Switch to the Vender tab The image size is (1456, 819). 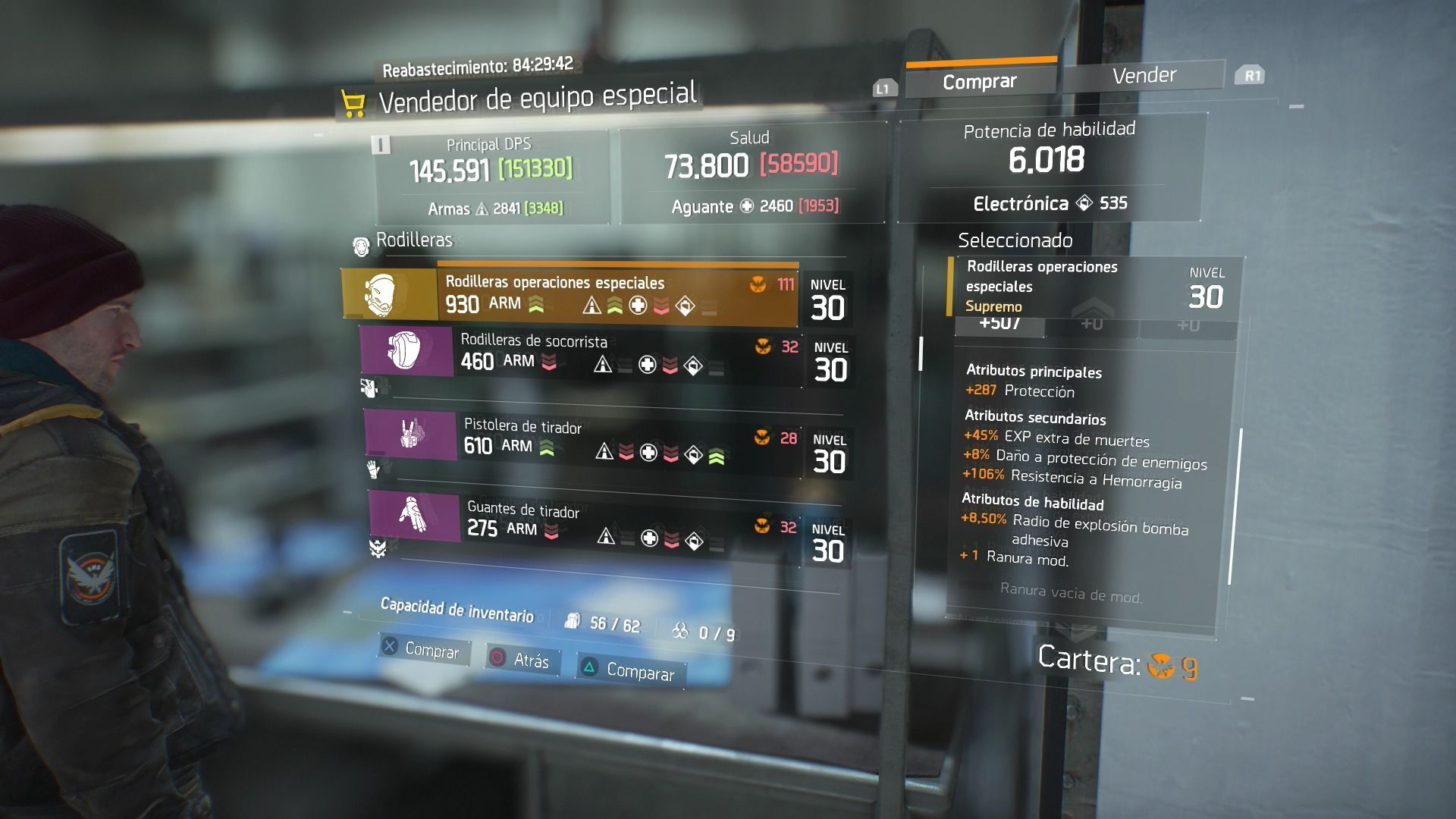coord(1144,75)
